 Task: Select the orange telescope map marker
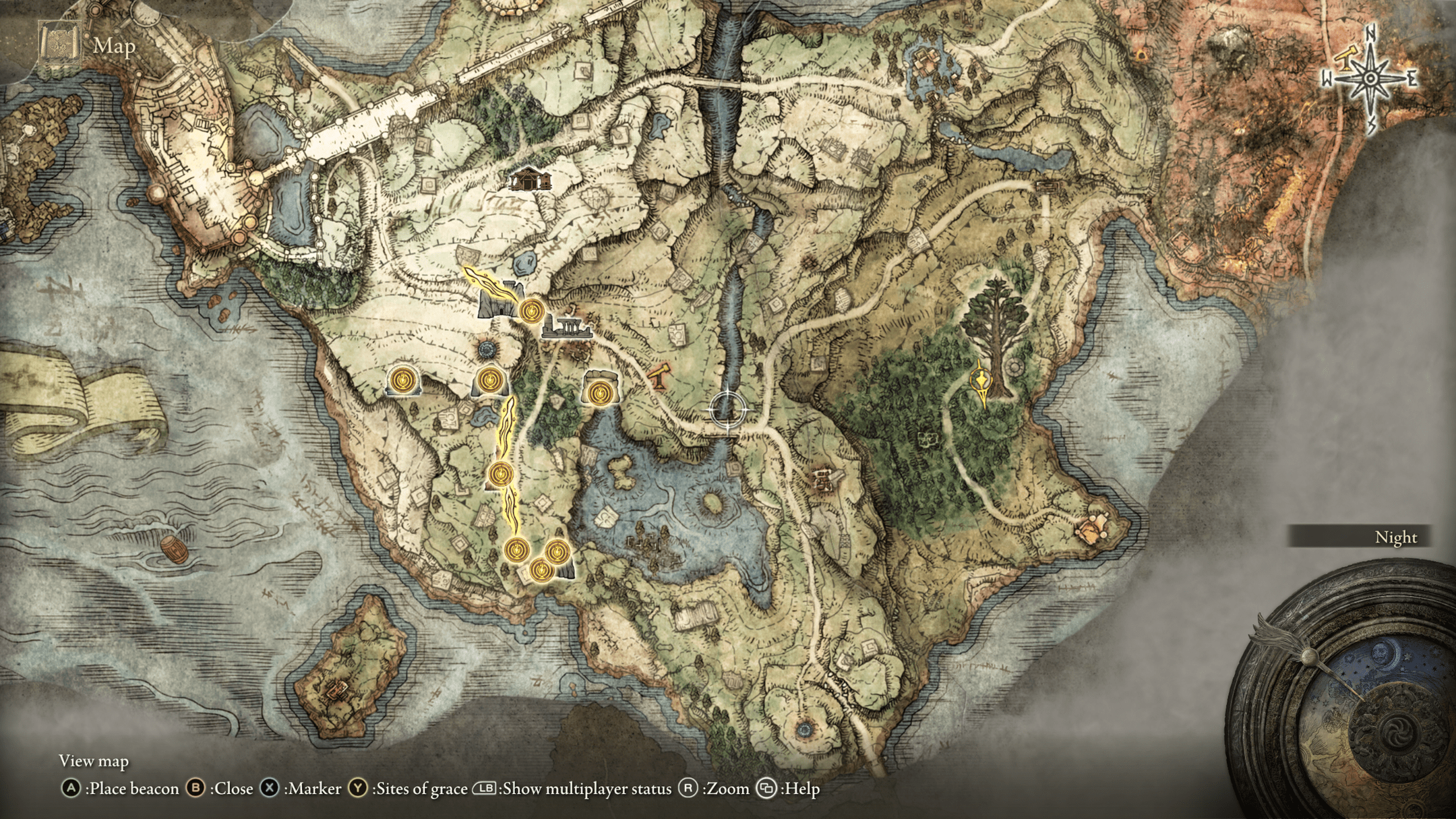pos(660,375)
